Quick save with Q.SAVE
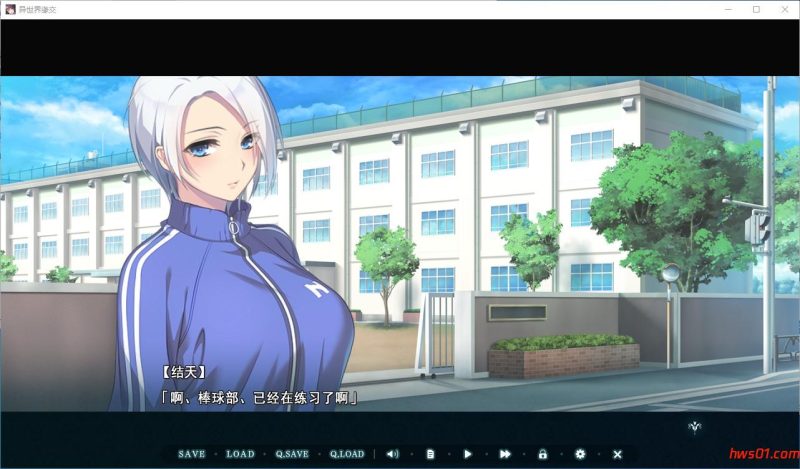Viewport: 800px width, 469px height. pos(292,454)
